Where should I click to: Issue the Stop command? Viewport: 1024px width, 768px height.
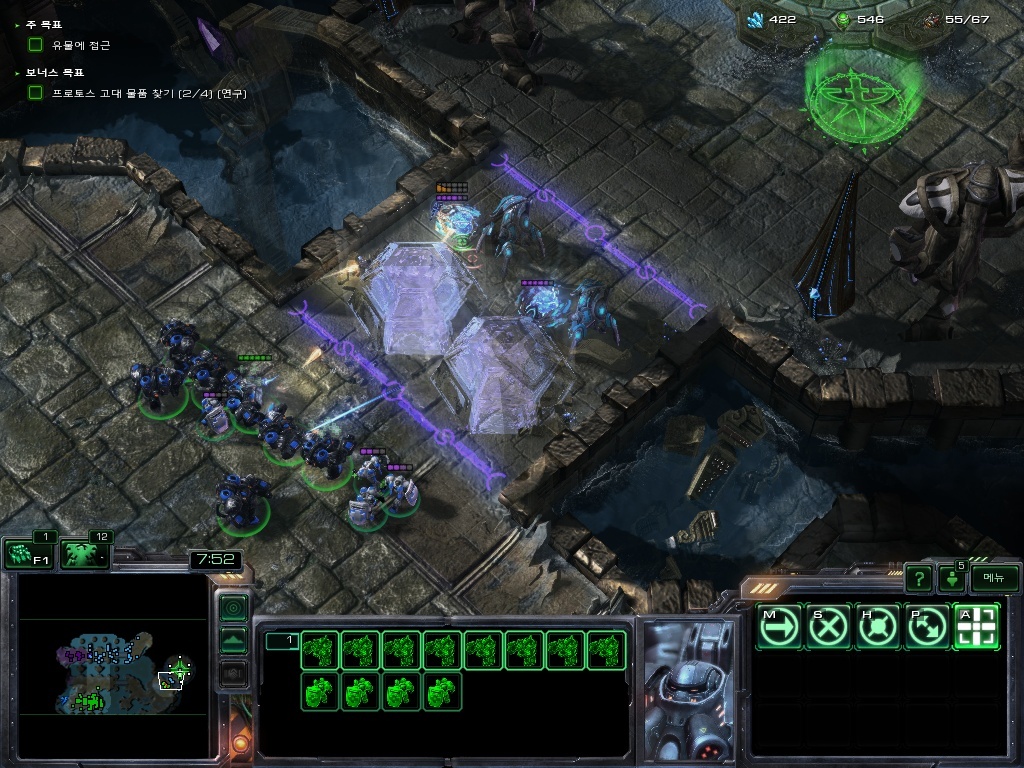(828, 627)
